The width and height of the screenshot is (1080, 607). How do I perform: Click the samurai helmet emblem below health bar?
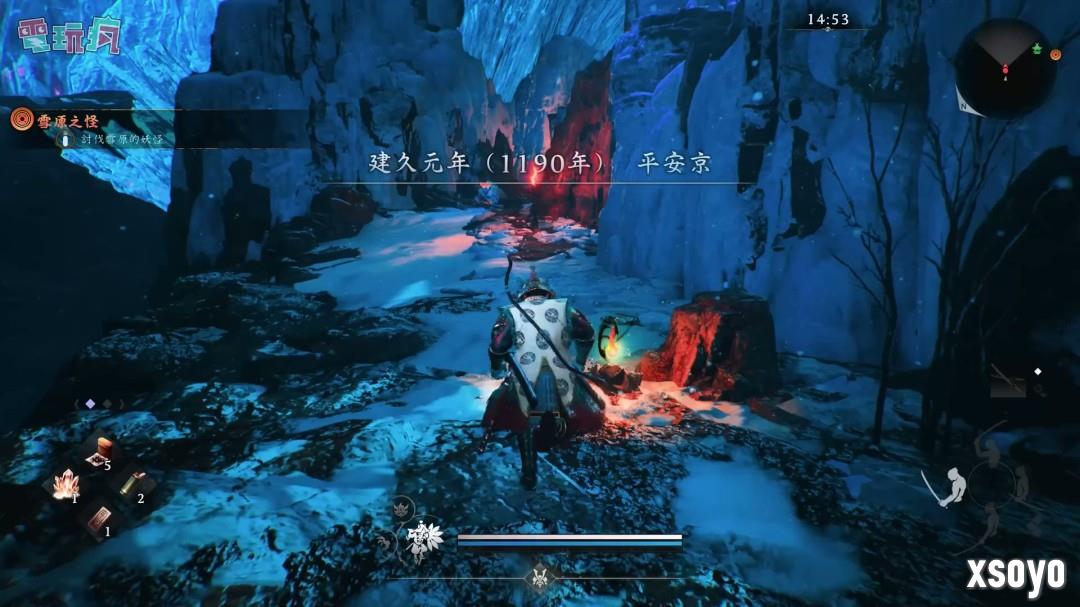pyautogui.click(x=542, y=577)
